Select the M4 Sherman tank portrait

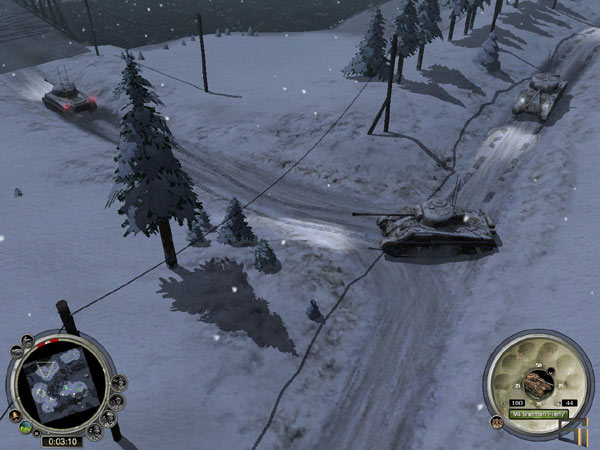coord(536,384)
